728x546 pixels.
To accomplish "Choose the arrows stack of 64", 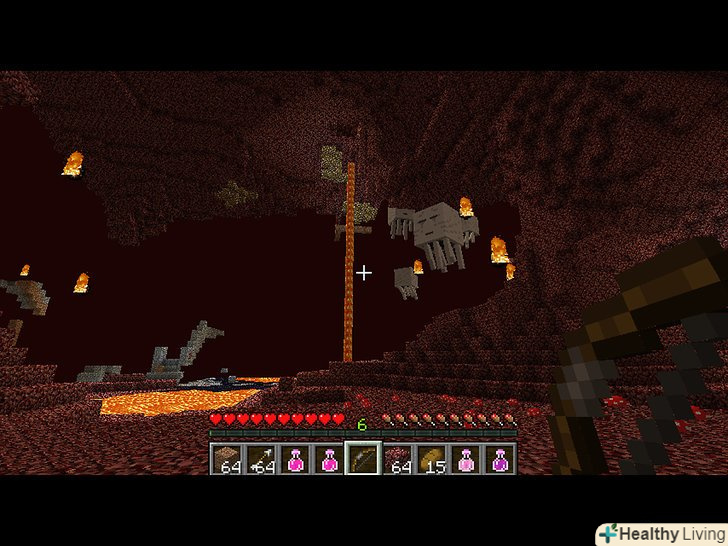I will [261, 459].
